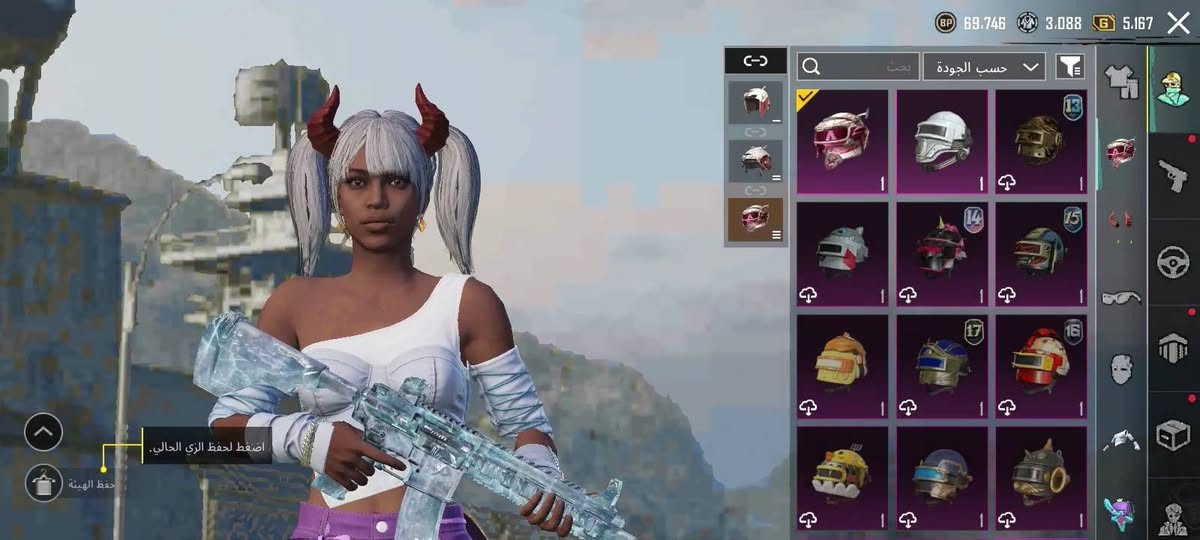Switch to the sunglasses category
This screenshot has width=1200, height=540.
click(x=1121, y=297)
